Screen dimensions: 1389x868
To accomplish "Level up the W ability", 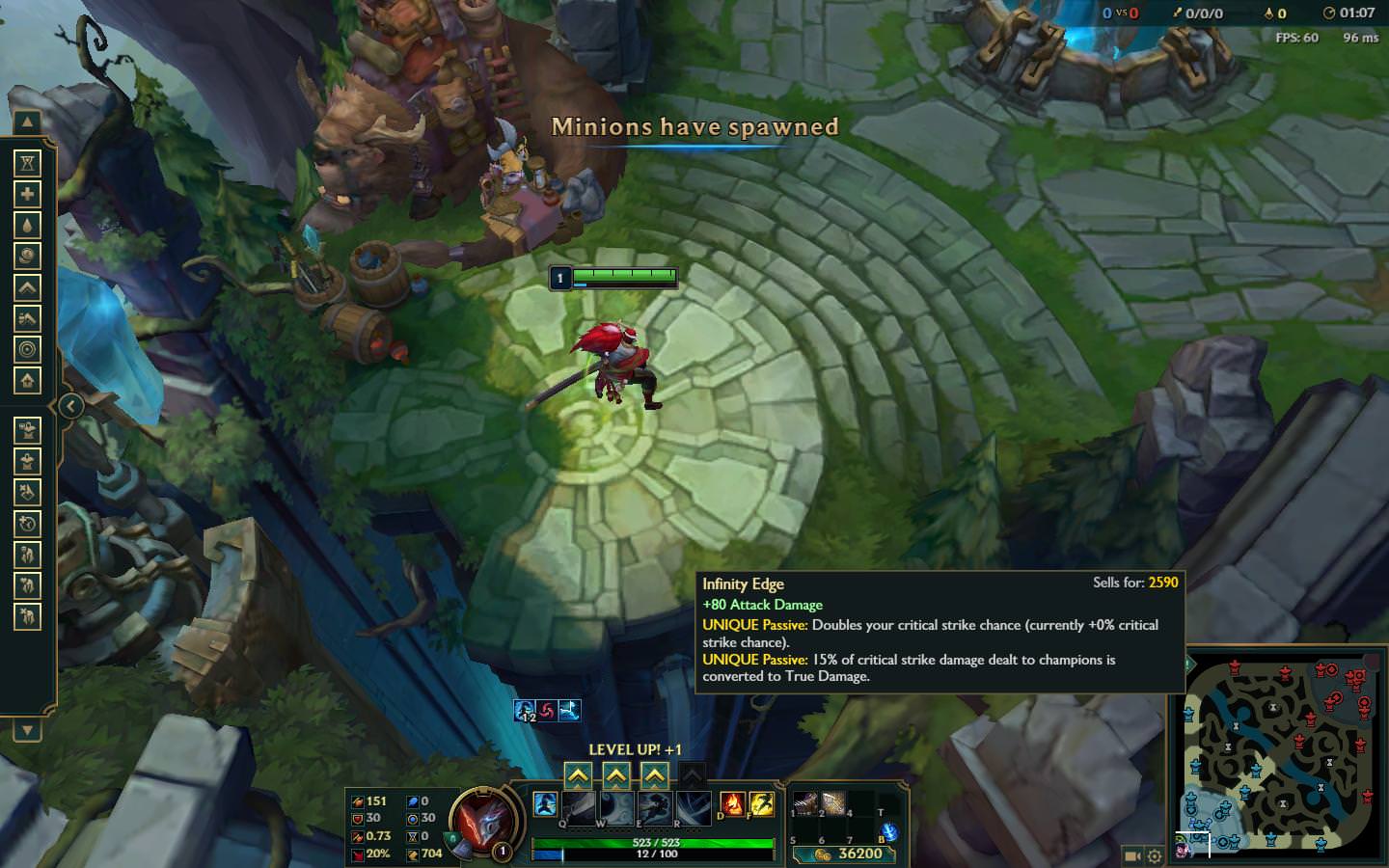I will pos(616,775).
